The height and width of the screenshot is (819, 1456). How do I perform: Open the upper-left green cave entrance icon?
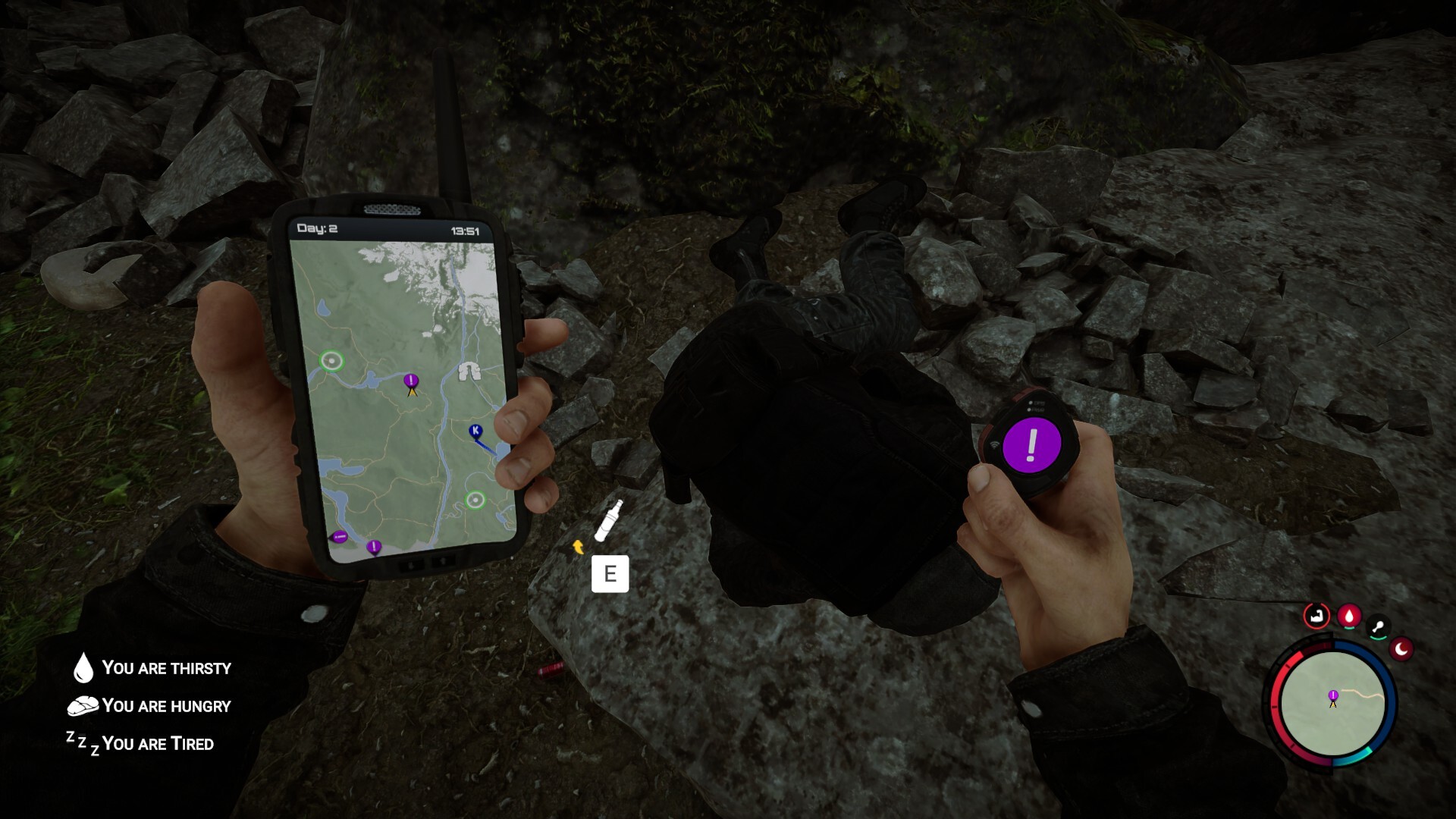click(x=331, y=359)
